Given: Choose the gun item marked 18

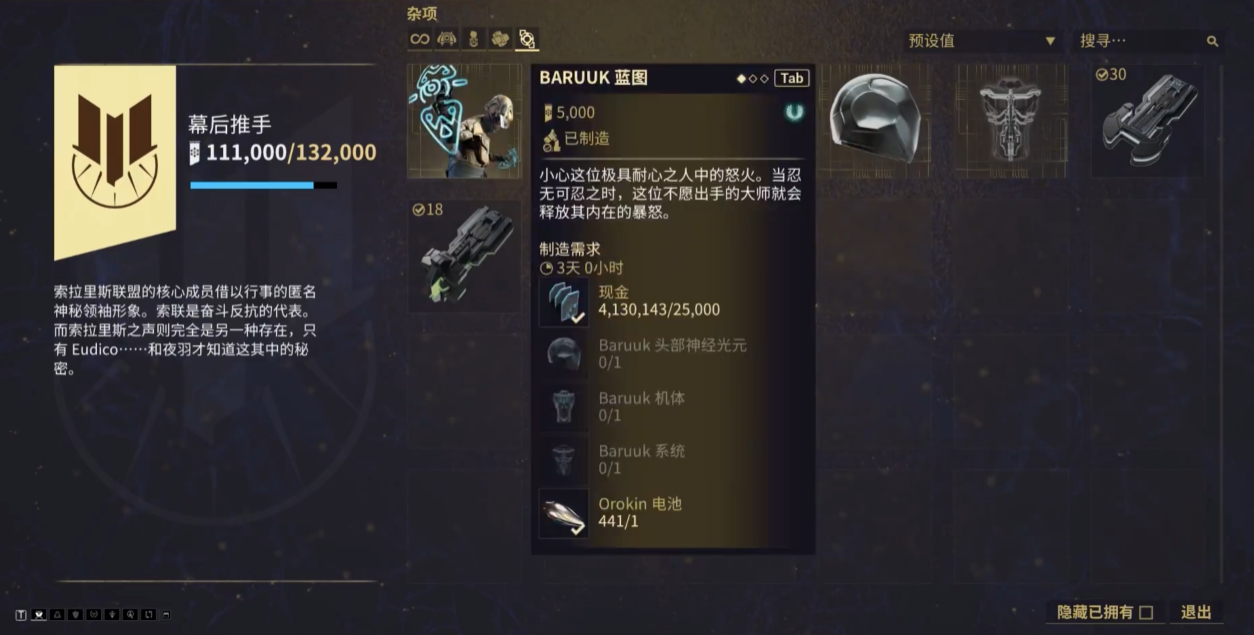Looking at the screenshot, I should pyautogui.click(x=465, y=255).
